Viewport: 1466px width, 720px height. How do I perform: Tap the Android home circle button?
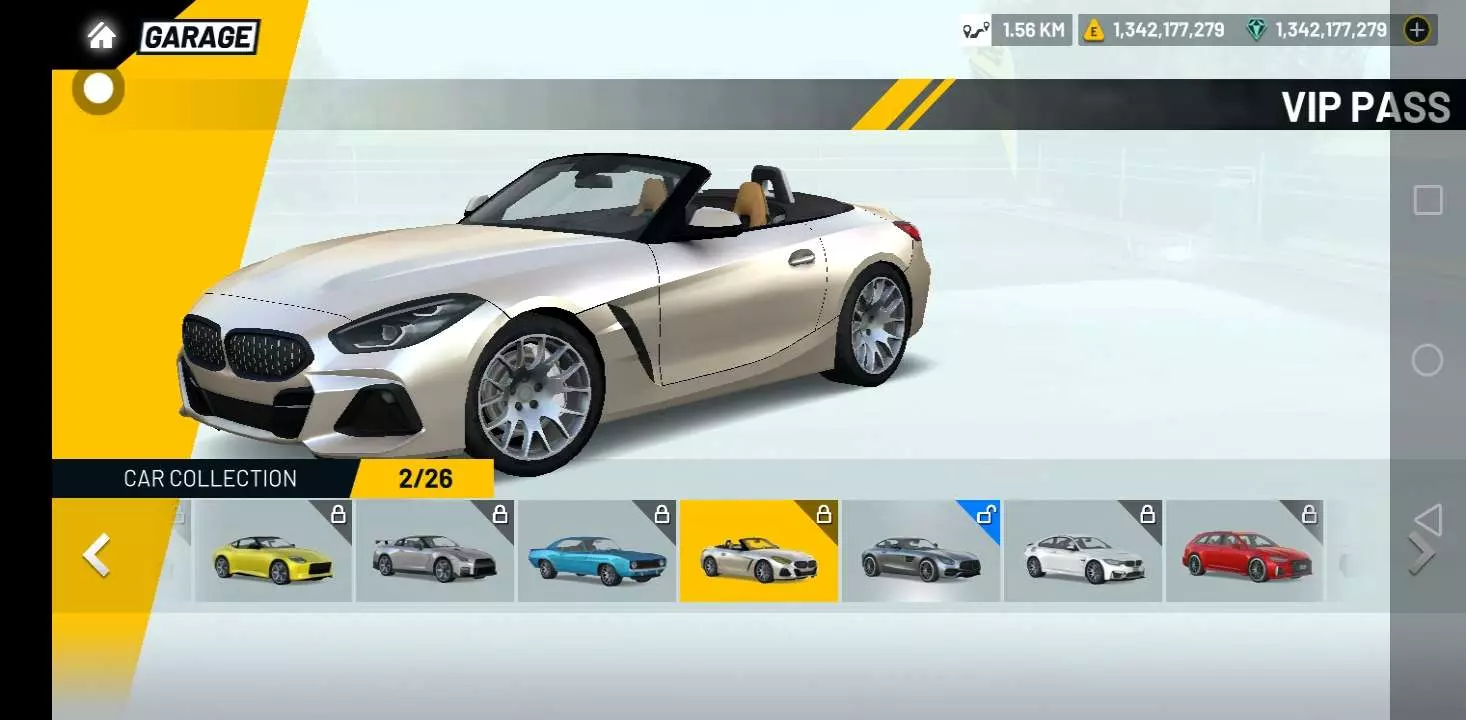1427,360
